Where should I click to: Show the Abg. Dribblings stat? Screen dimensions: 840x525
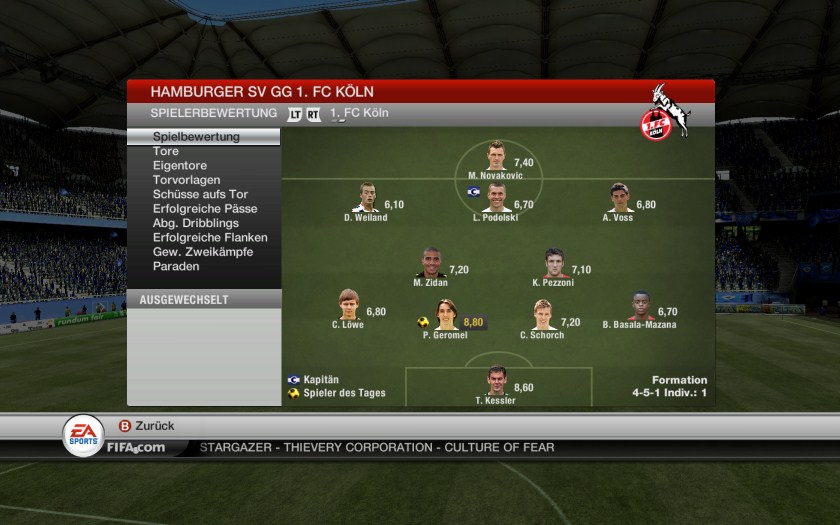coord(196,223)
